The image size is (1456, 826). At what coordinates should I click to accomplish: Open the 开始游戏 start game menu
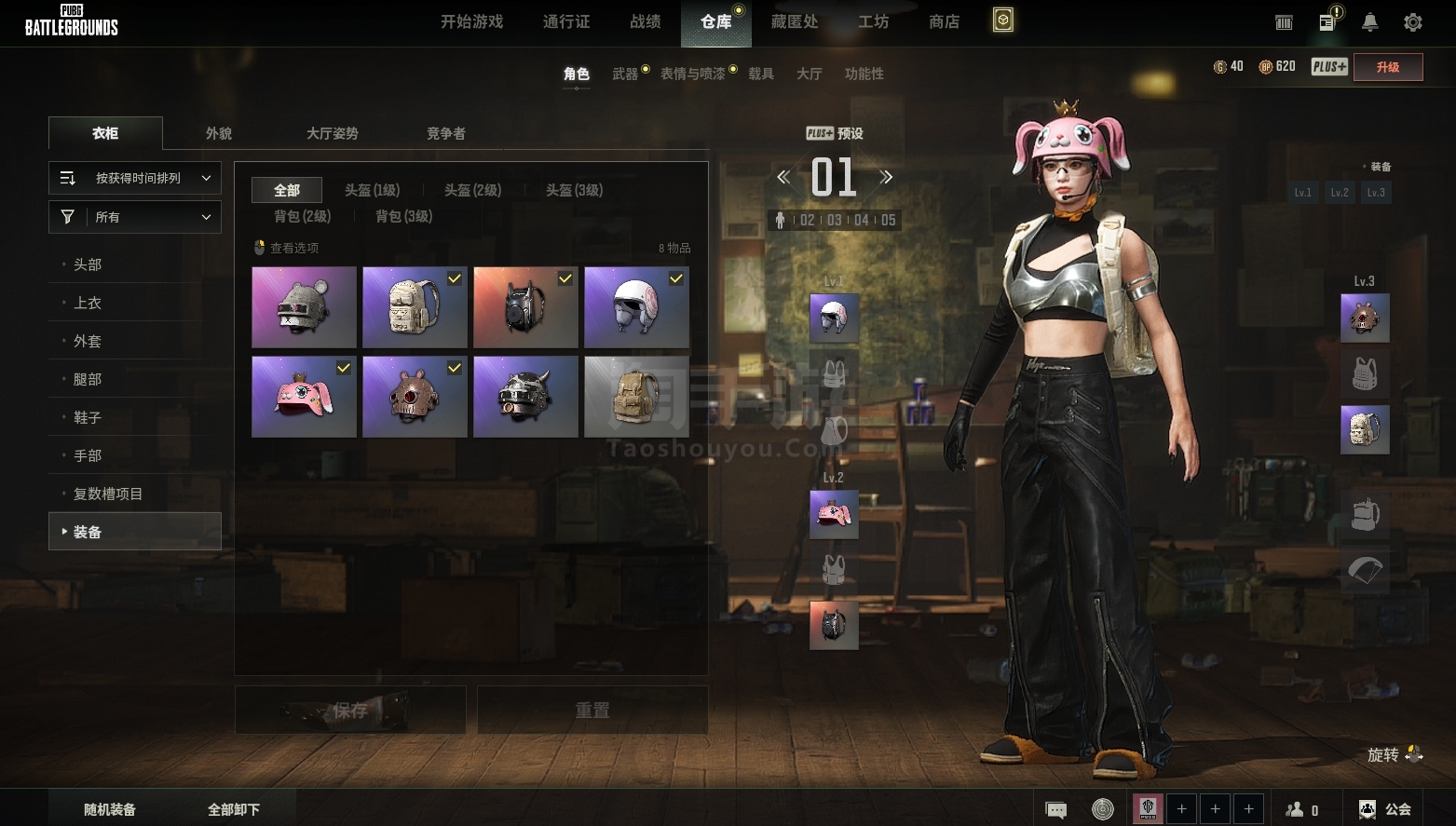tap(471, 21)
